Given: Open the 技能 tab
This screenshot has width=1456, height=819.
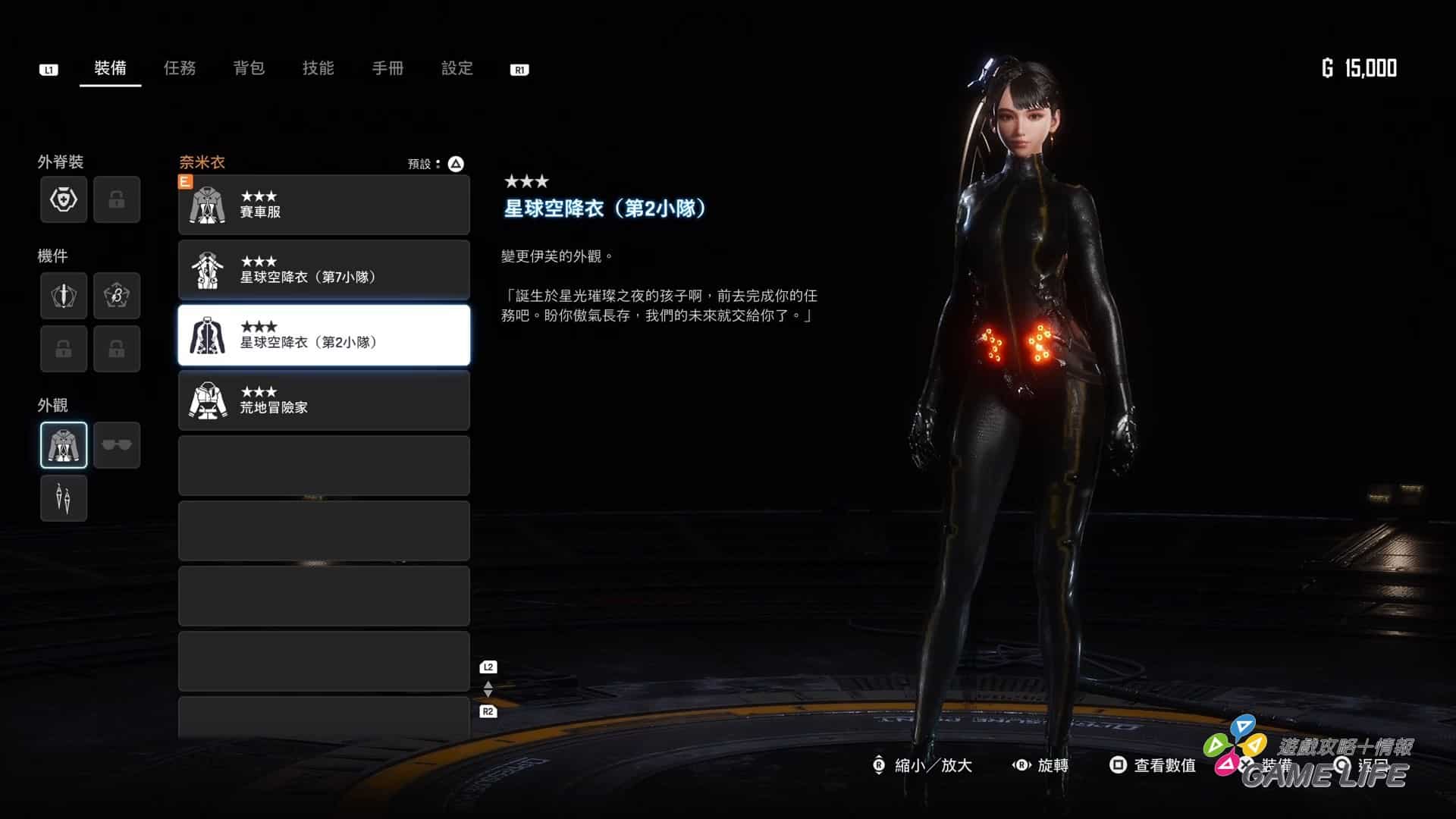Looking at the screenshot, I should click(318, 68).
